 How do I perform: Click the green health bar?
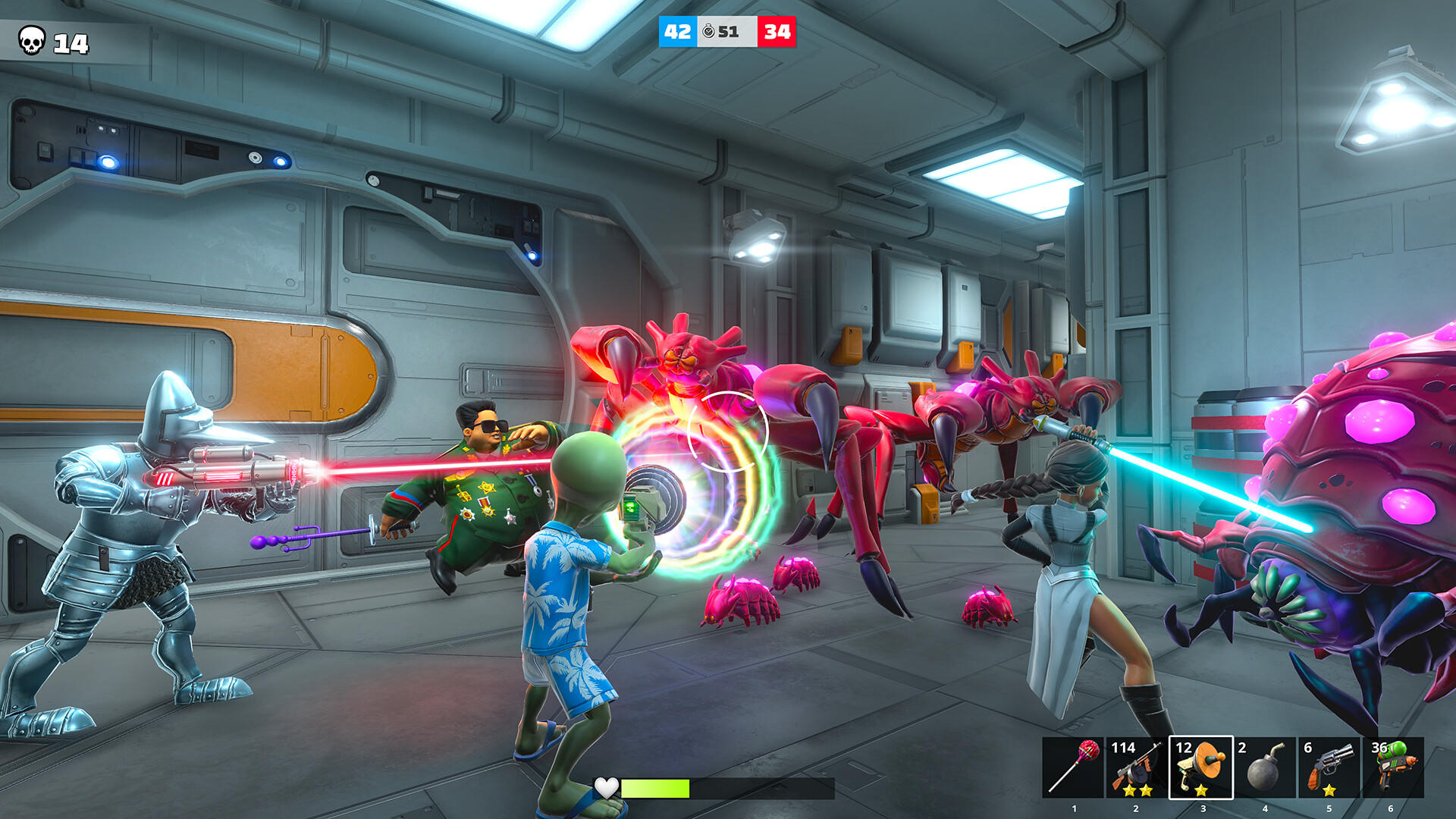656,789
